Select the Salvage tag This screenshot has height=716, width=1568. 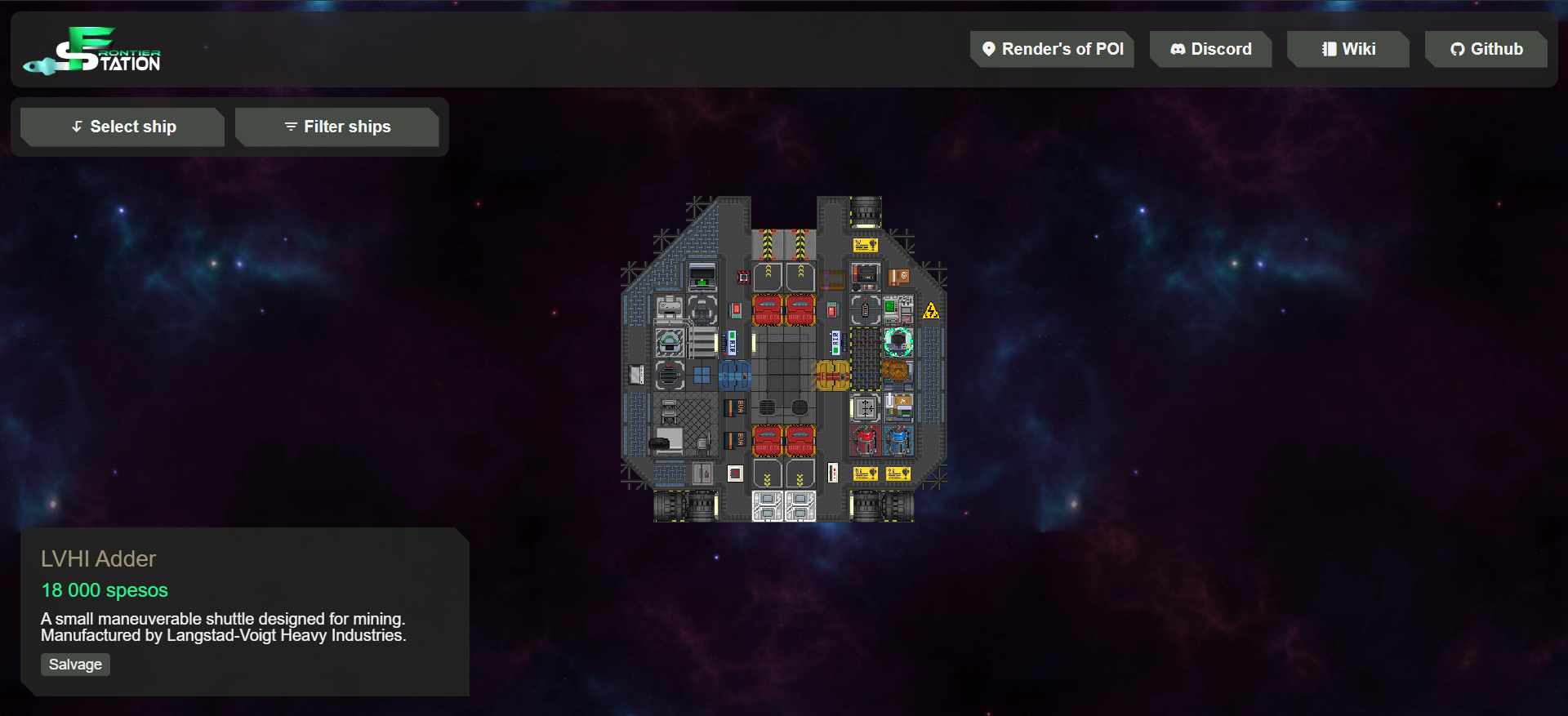point(75,665)
